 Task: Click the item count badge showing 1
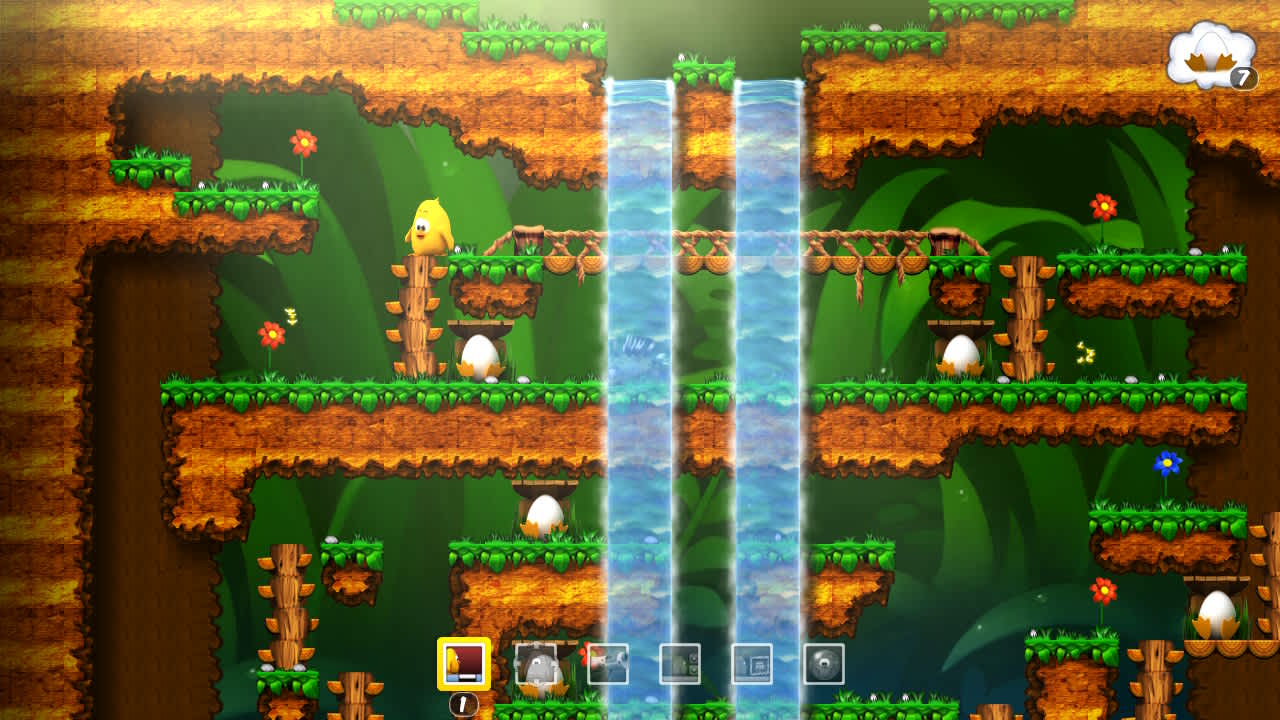pyautogui.click(x=462, y=703)
